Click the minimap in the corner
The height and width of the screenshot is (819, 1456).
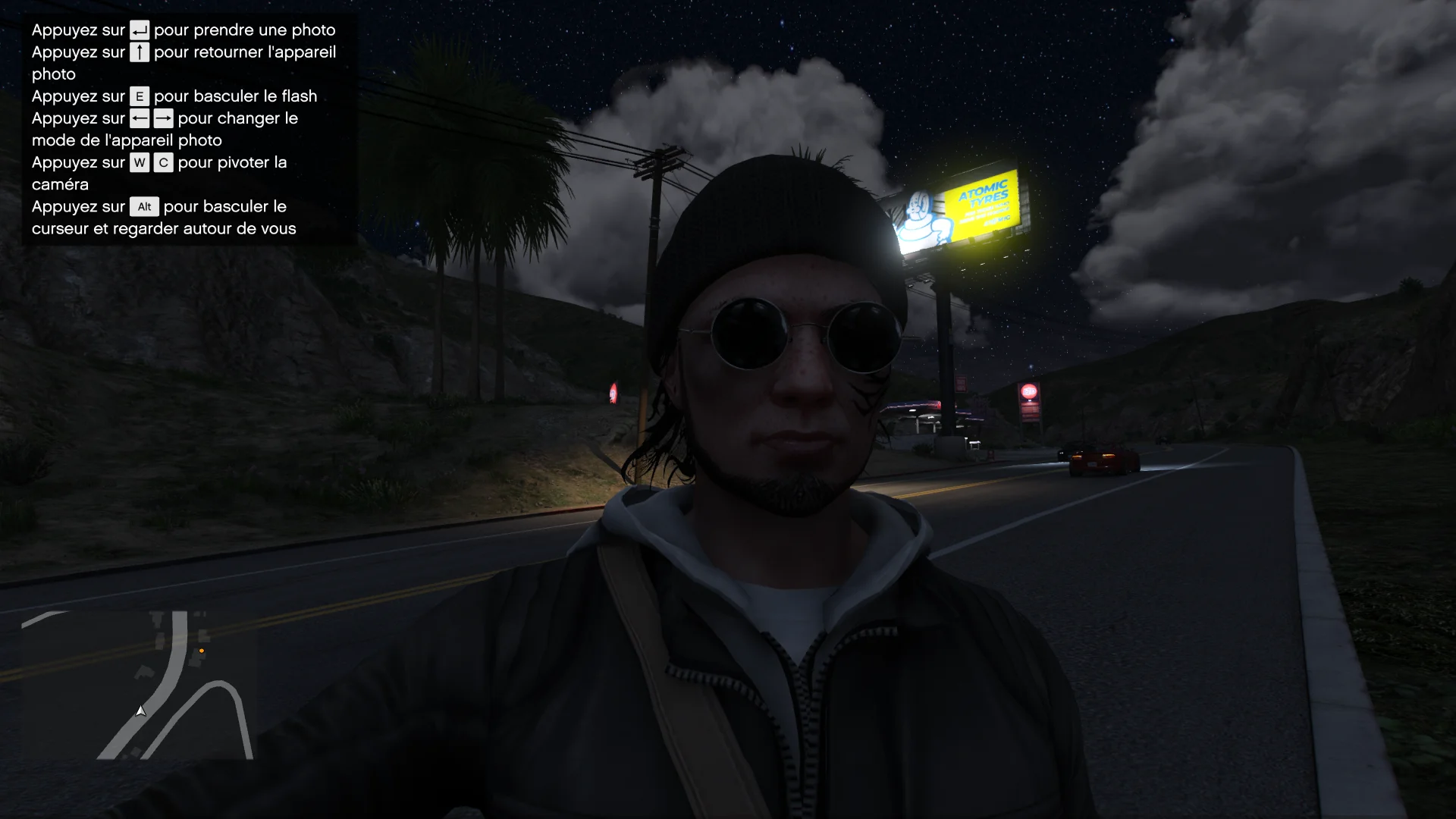tap(137, 684)
